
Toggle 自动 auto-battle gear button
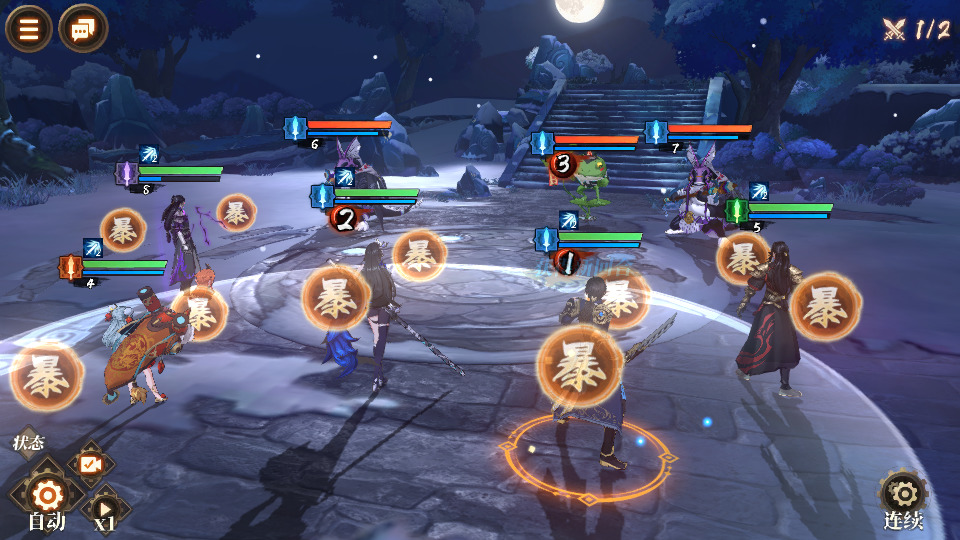coord(47,495)
